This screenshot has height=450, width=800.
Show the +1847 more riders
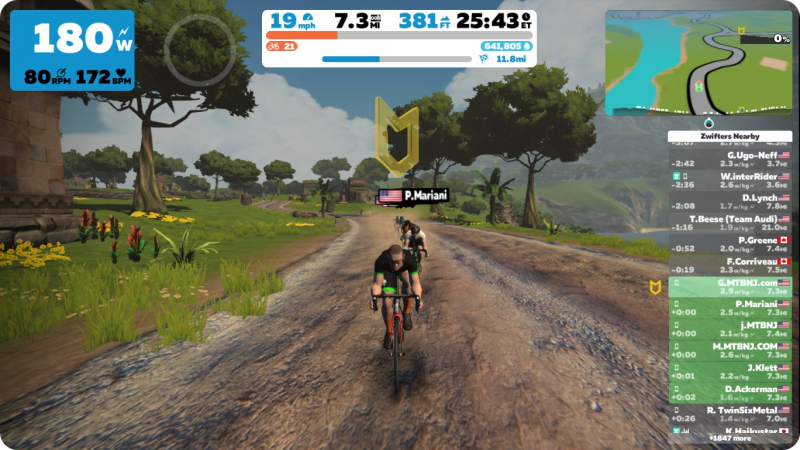pos(728,438)
